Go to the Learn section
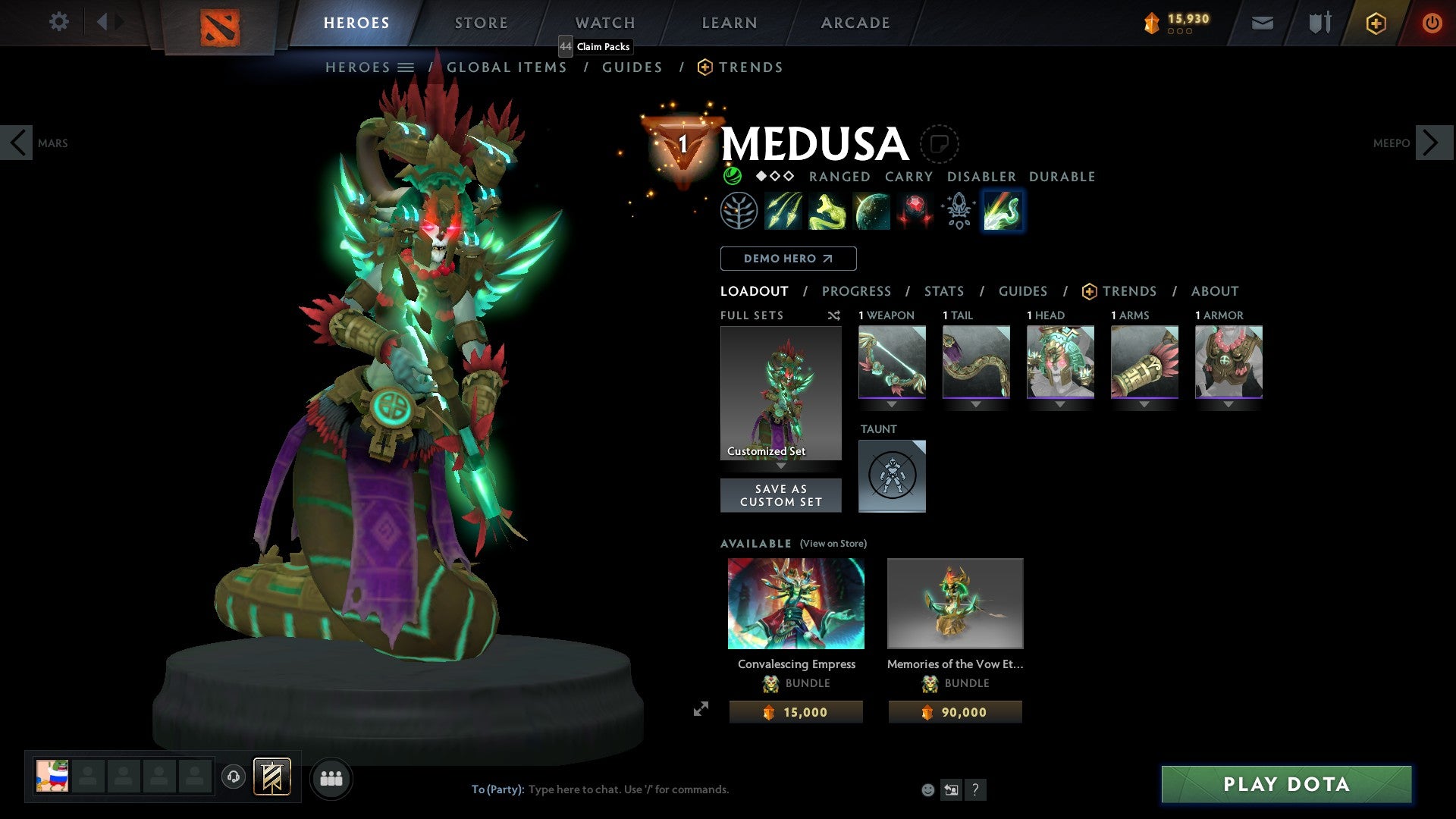The height and width of the screenshot is (819, 1456). [x=729, y=23]
